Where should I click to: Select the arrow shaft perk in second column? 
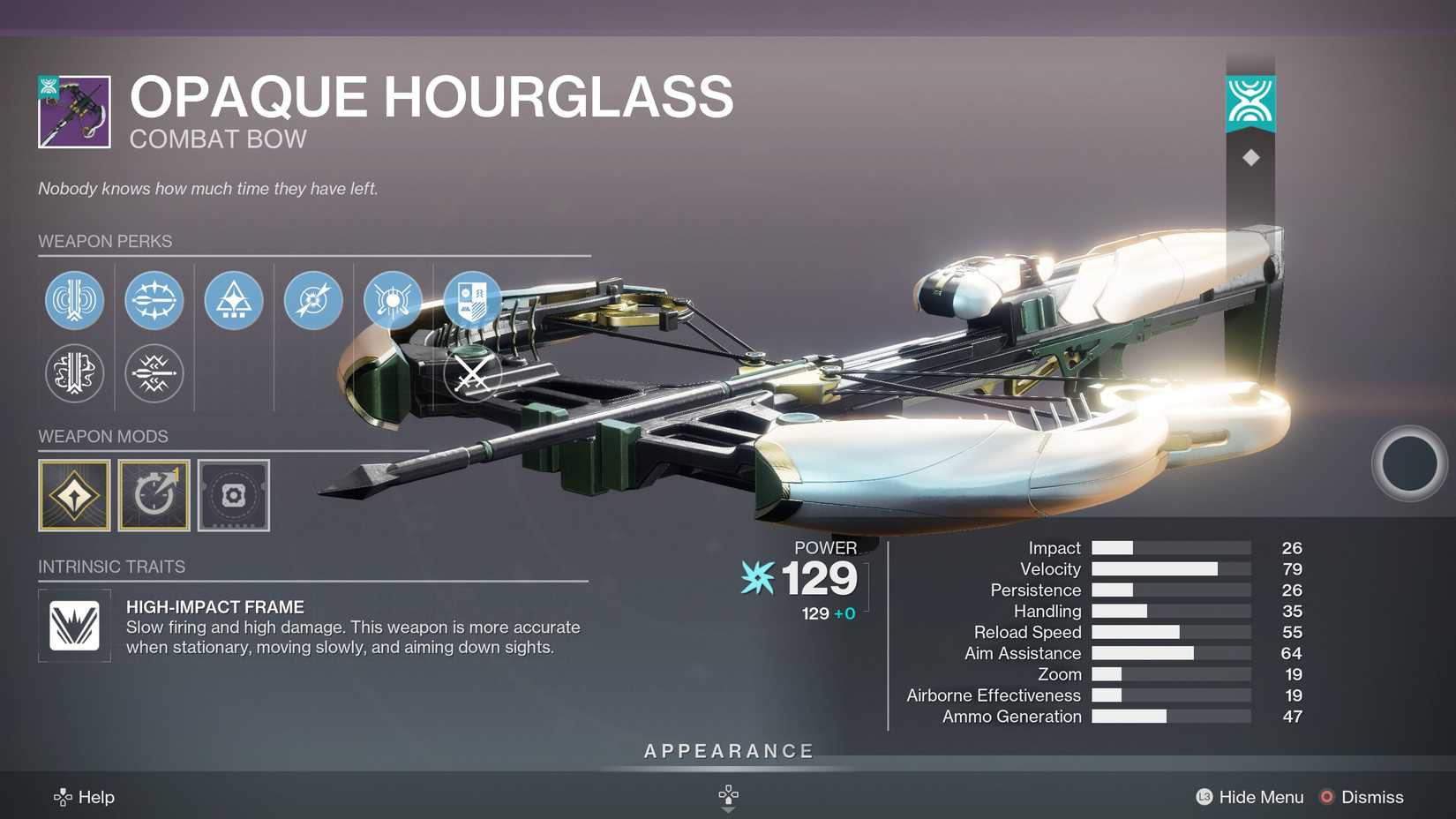click(x=154, y=300)
